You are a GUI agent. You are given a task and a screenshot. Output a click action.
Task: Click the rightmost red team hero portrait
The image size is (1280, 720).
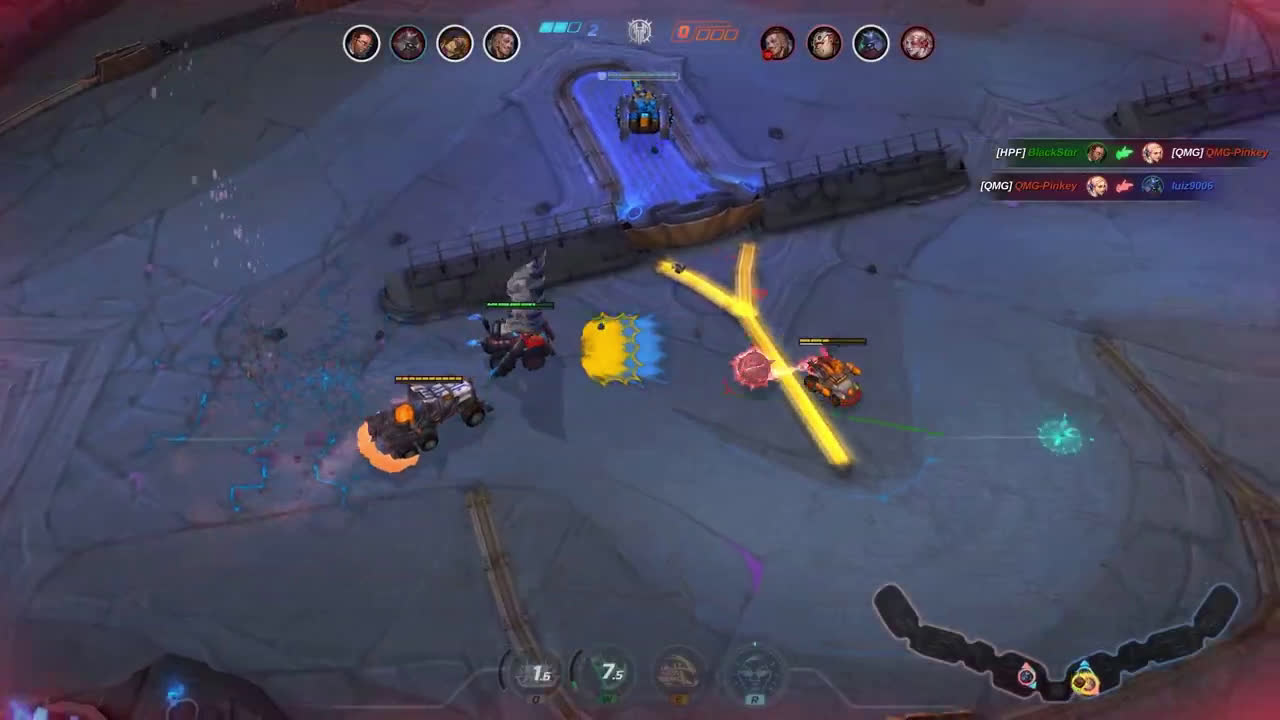(917, 44)
